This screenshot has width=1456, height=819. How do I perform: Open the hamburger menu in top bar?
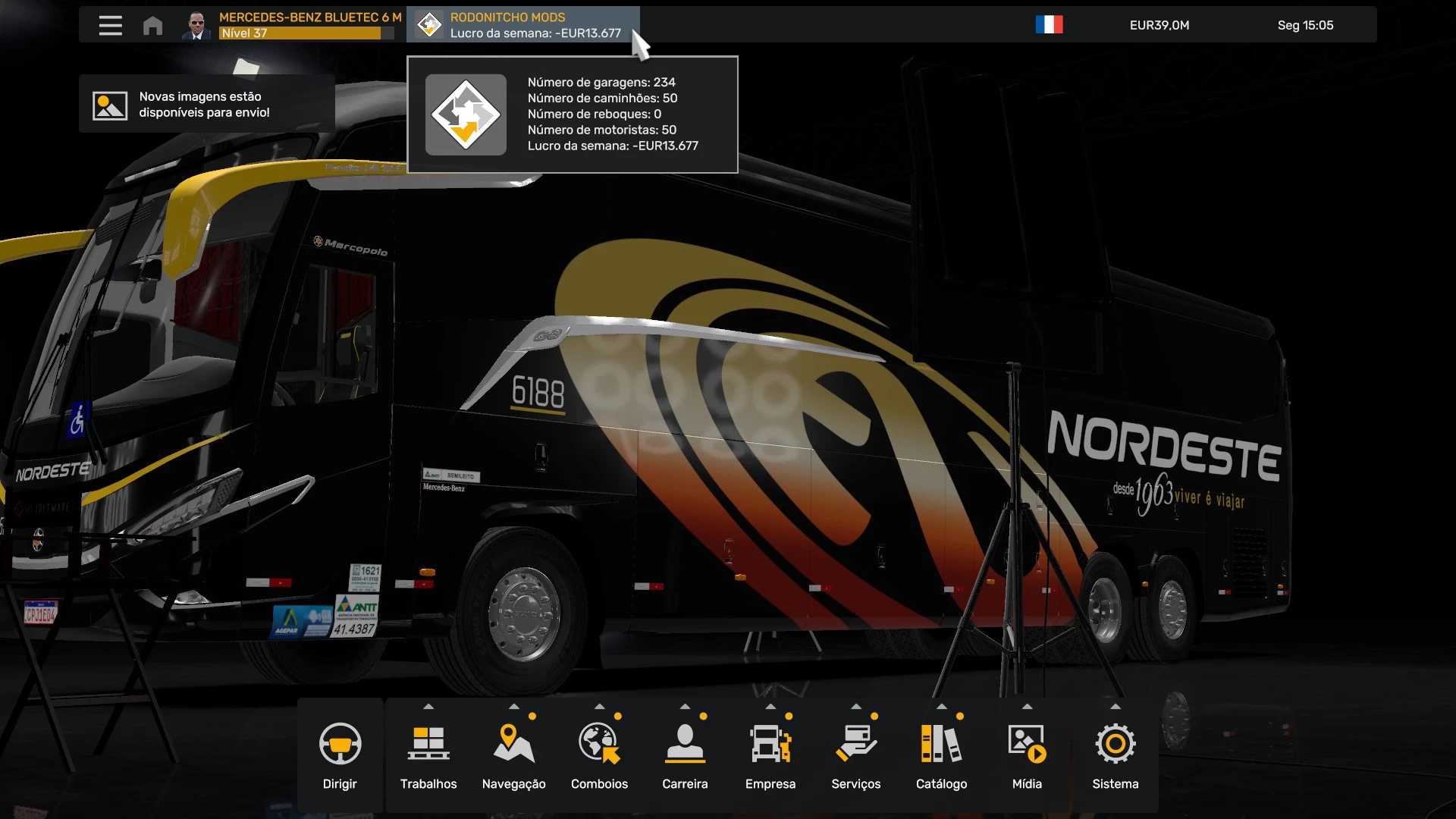[110, 26]
